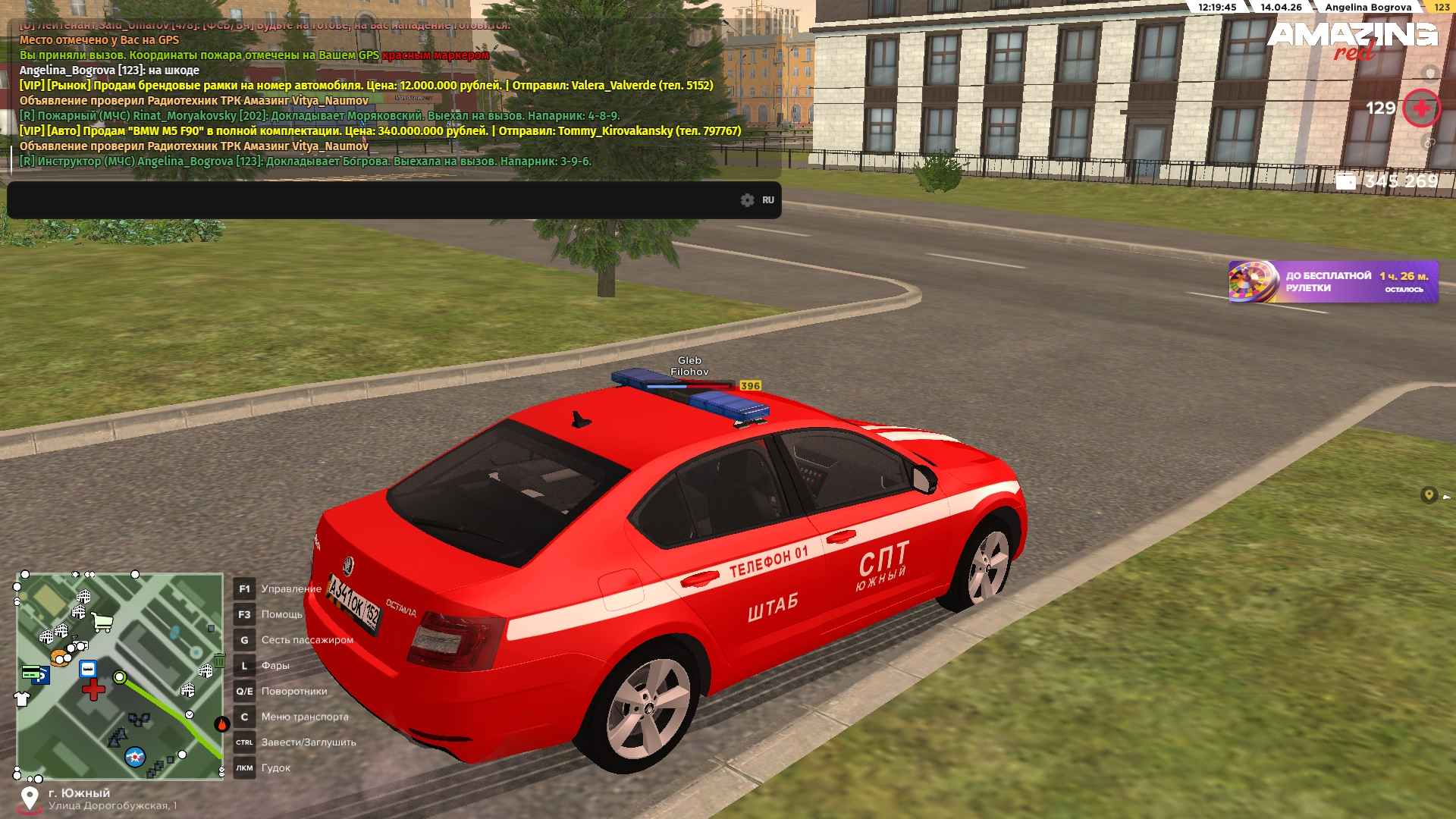
Task: Click the chat message input field
Action: (x=372, y=200)
